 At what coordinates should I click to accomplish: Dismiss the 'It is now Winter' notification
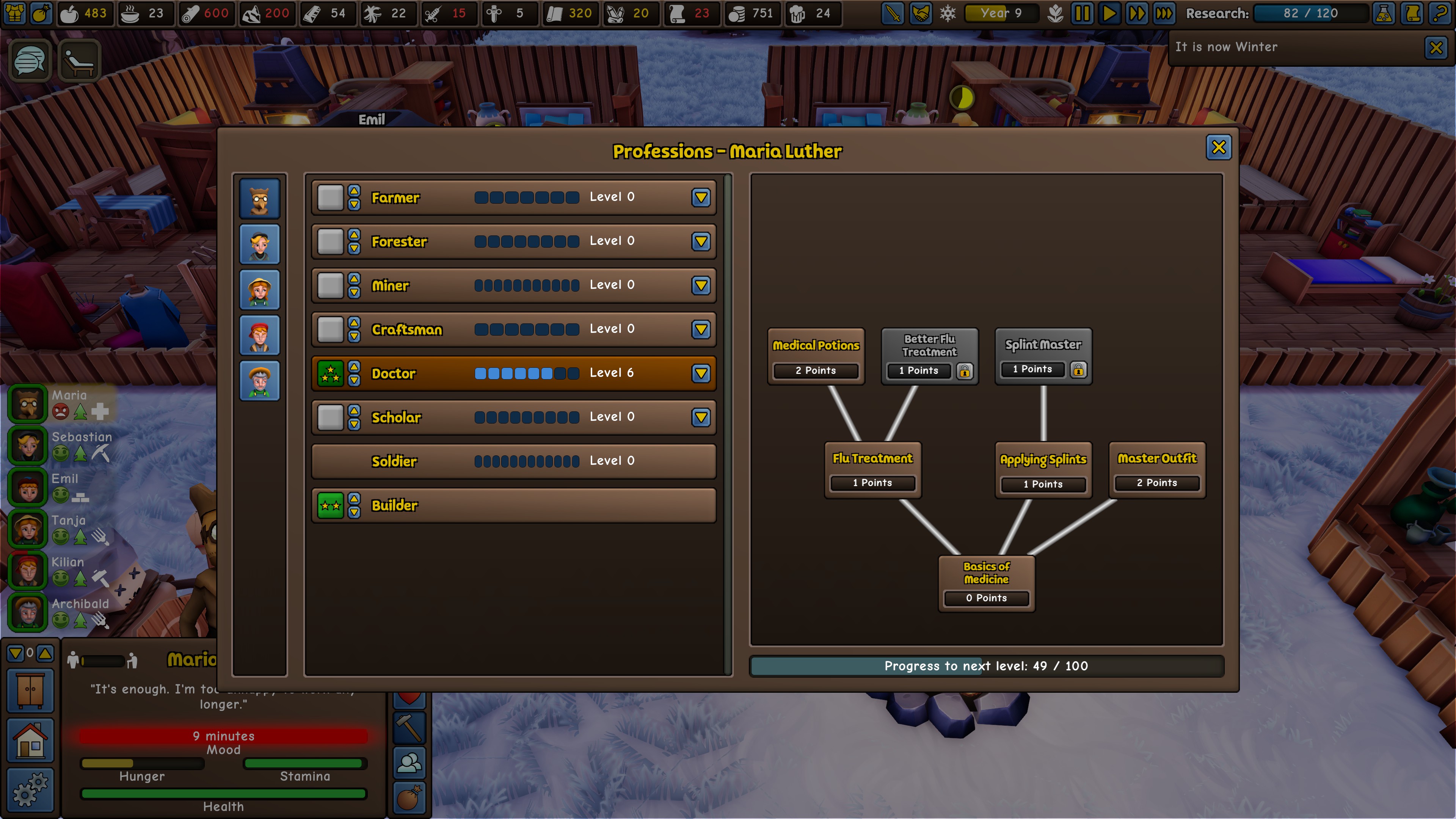tap(1436, 47)
